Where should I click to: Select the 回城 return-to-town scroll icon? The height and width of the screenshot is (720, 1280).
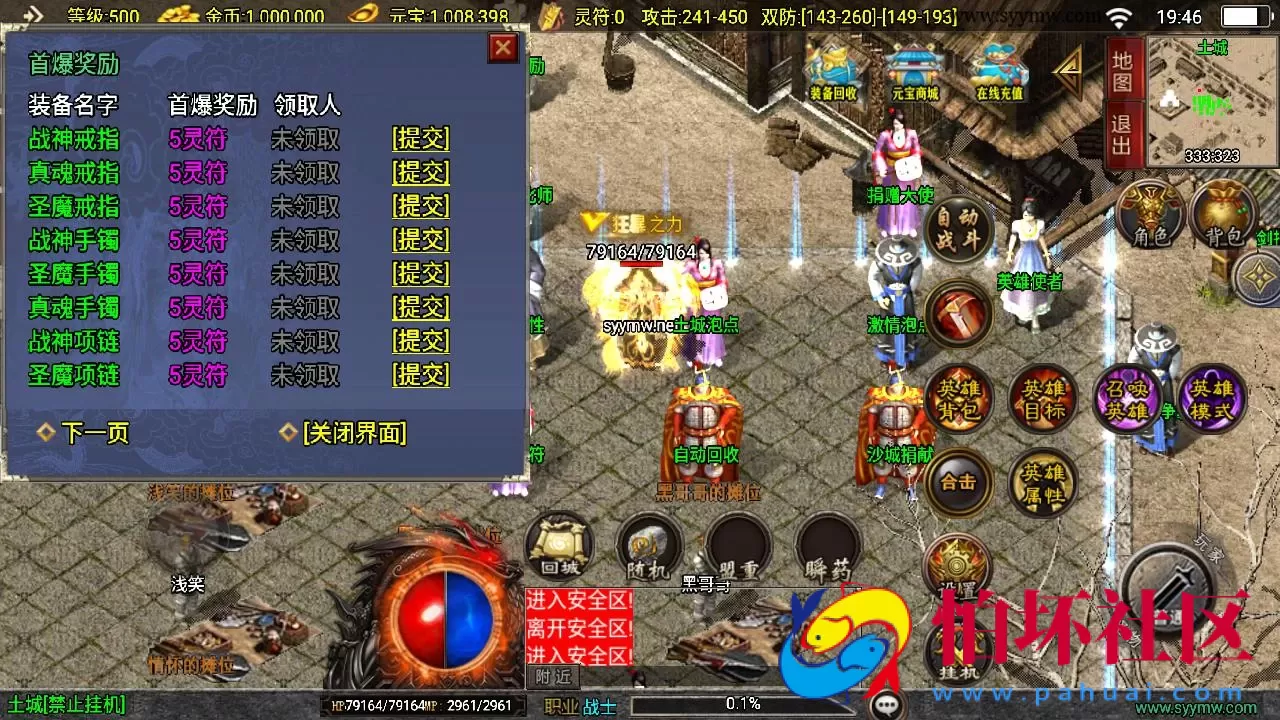[558, 545]
